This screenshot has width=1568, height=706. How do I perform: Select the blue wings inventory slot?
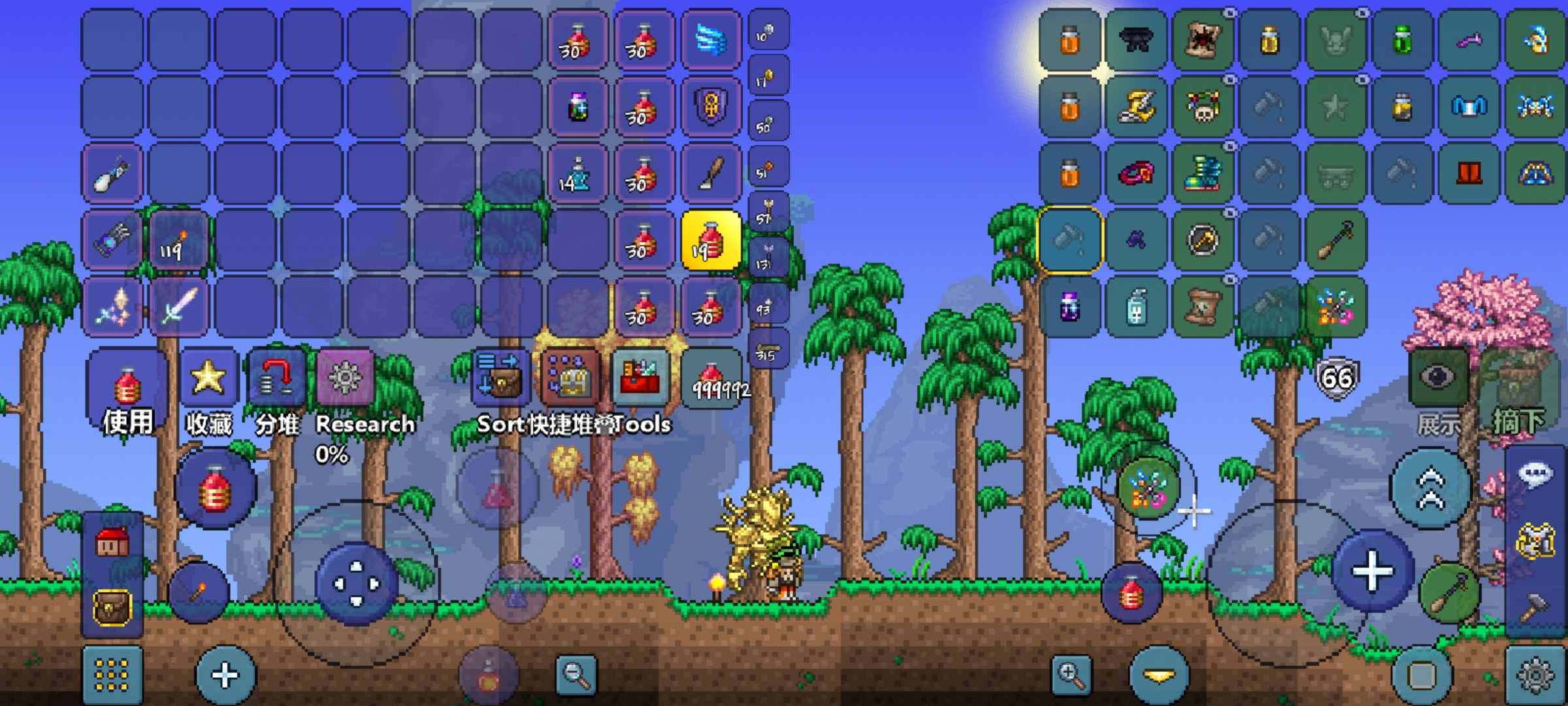click(x=710, y=40)
